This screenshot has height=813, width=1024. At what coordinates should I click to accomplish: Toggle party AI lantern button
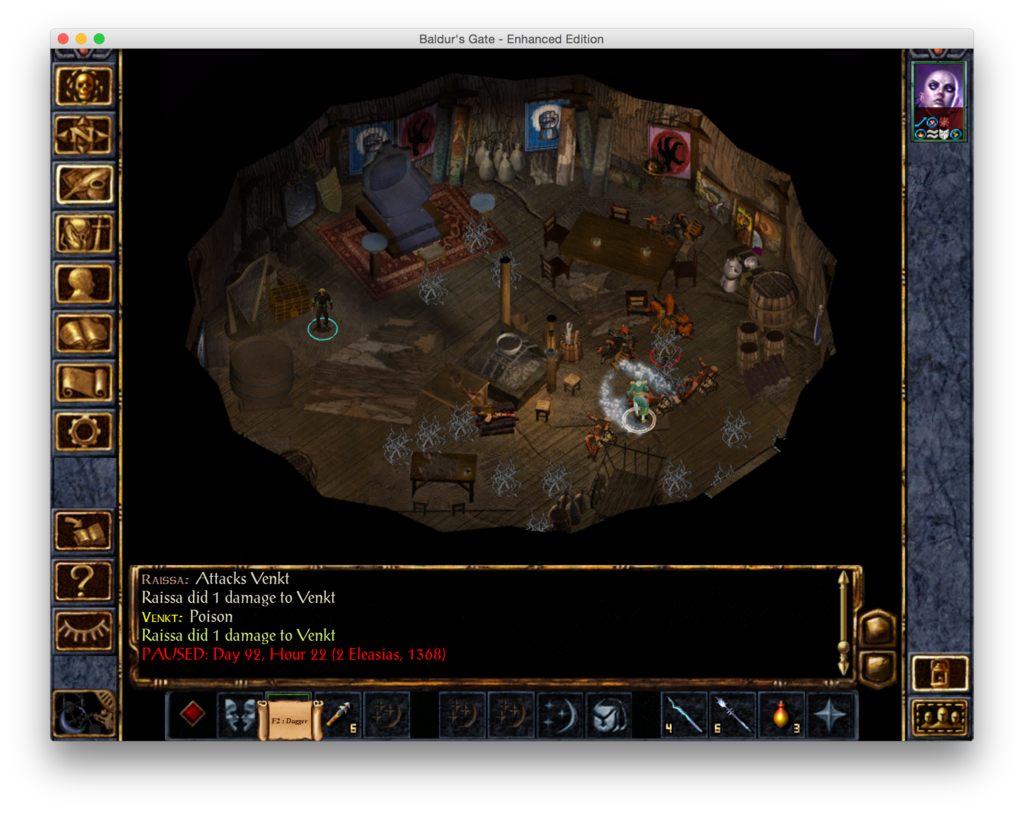click(940, 673)
